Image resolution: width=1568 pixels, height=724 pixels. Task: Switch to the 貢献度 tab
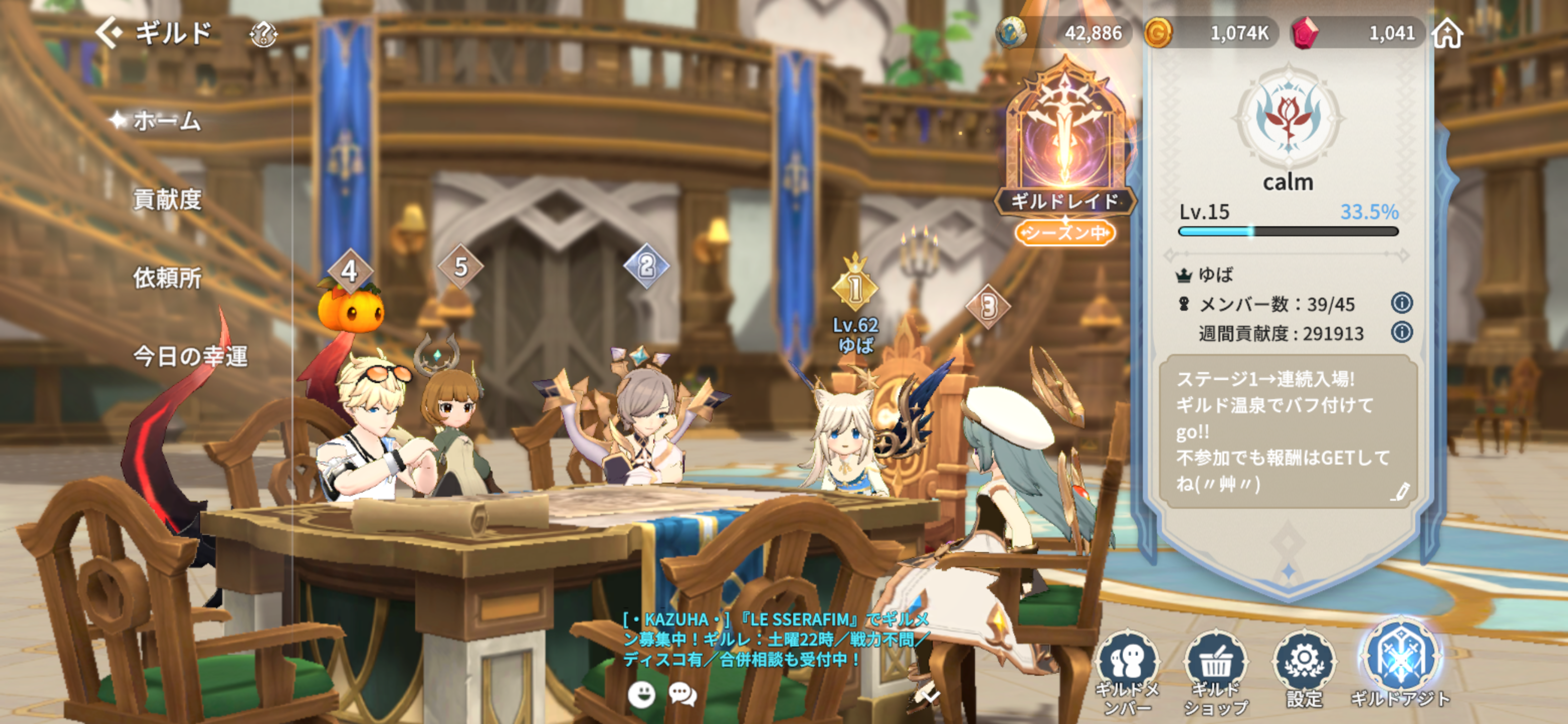[x=167, y=199]
